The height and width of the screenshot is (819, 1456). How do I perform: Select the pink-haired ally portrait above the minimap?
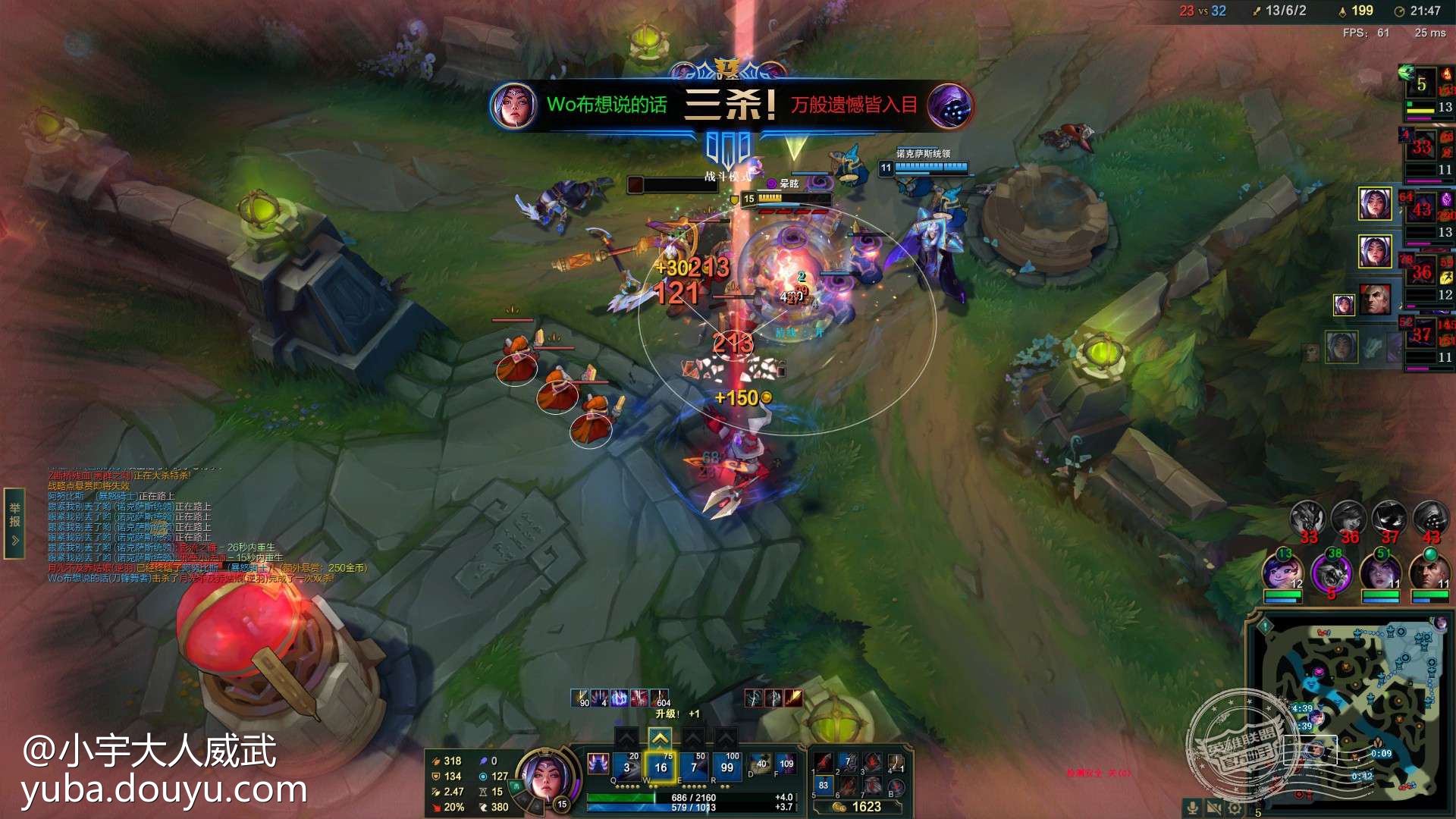pos(1282,573)
